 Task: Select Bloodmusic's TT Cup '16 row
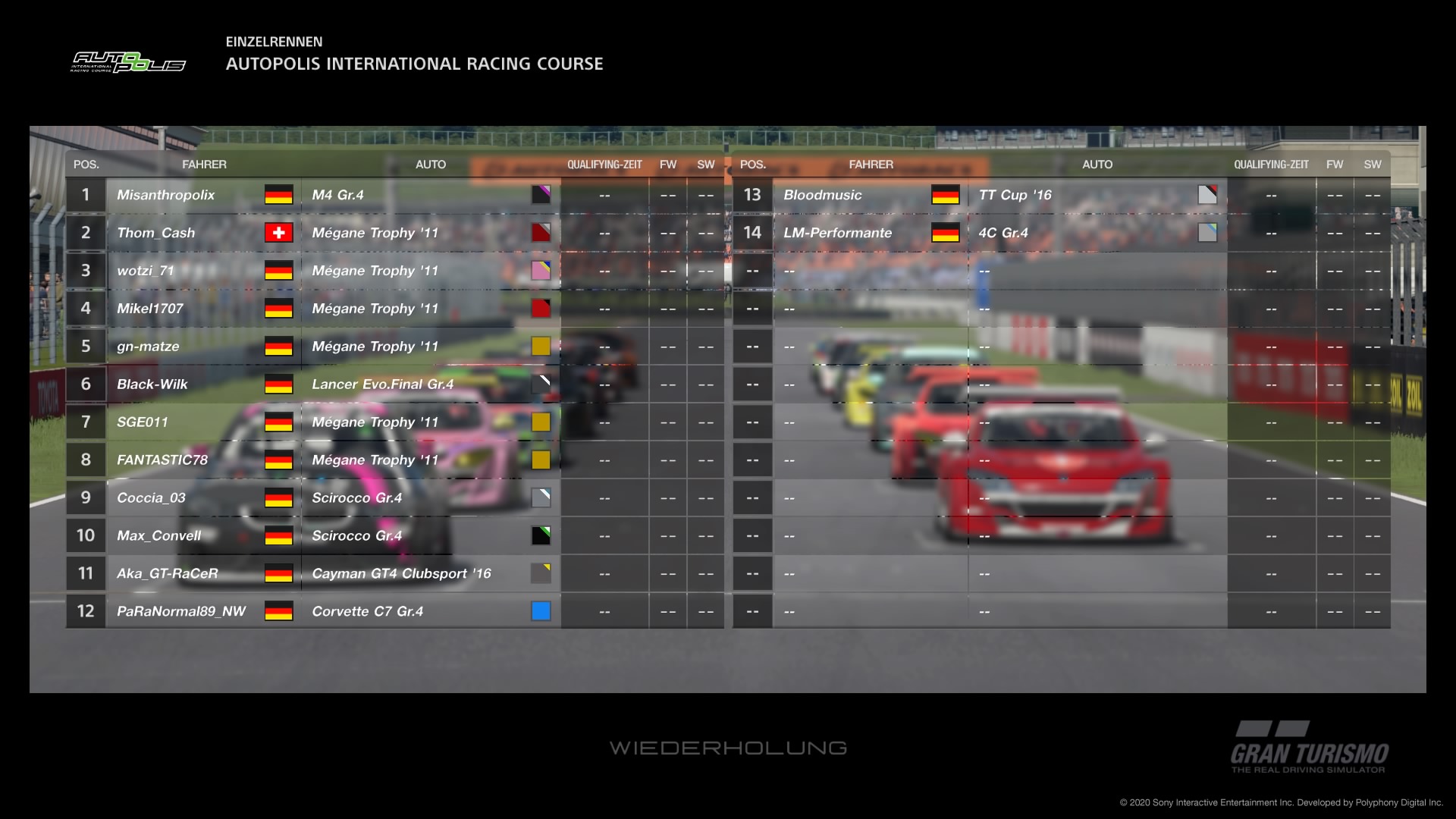click(x=823, y=195)
